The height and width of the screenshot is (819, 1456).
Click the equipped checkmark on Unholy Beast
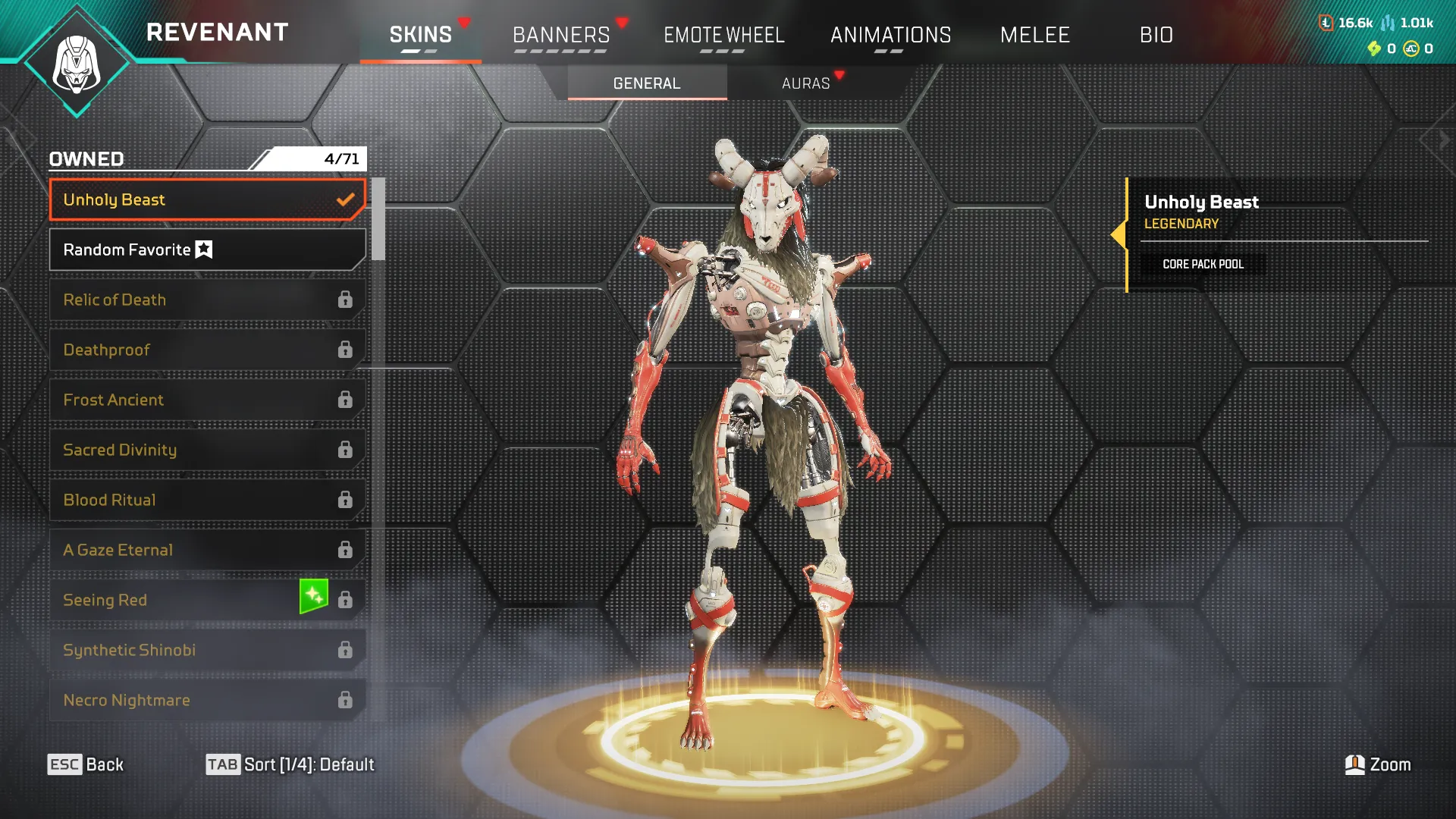pyautogui.click(x=346, y=199)
